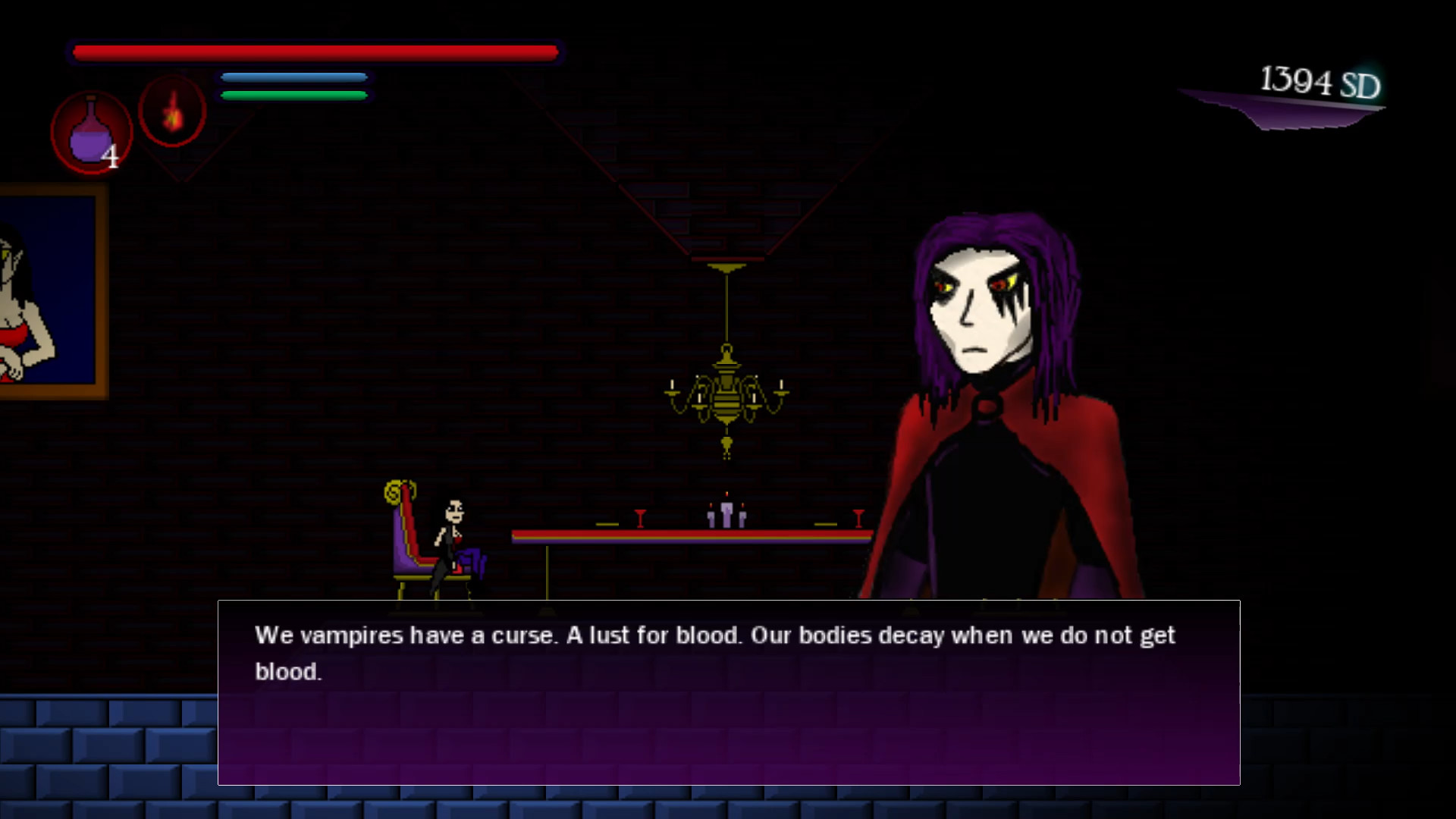Toggle the fire ability active state

[173, 112]
